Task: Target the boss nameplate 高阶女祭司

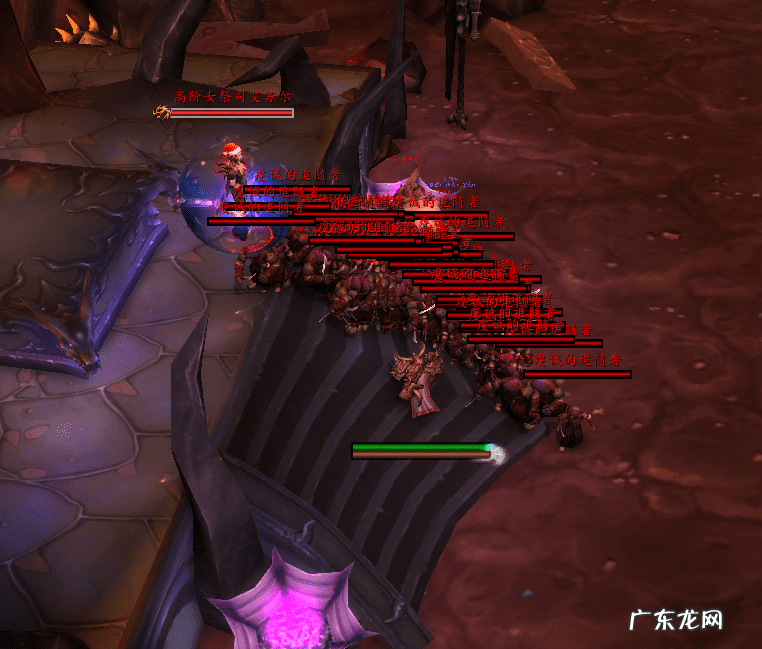Action: (230, 112)
